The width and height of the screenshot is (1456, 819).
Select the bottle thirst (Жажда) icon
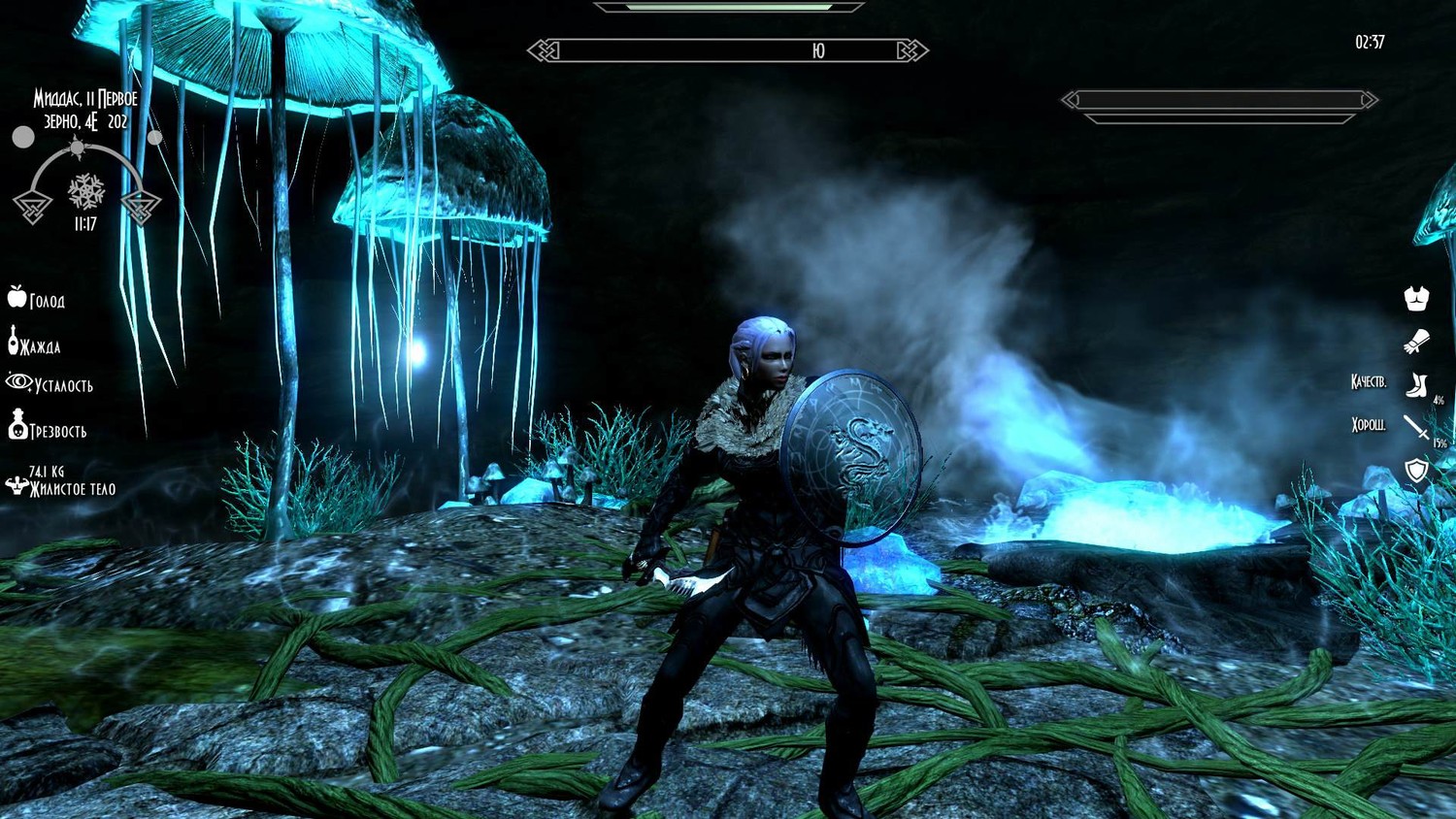pos(14,341)
